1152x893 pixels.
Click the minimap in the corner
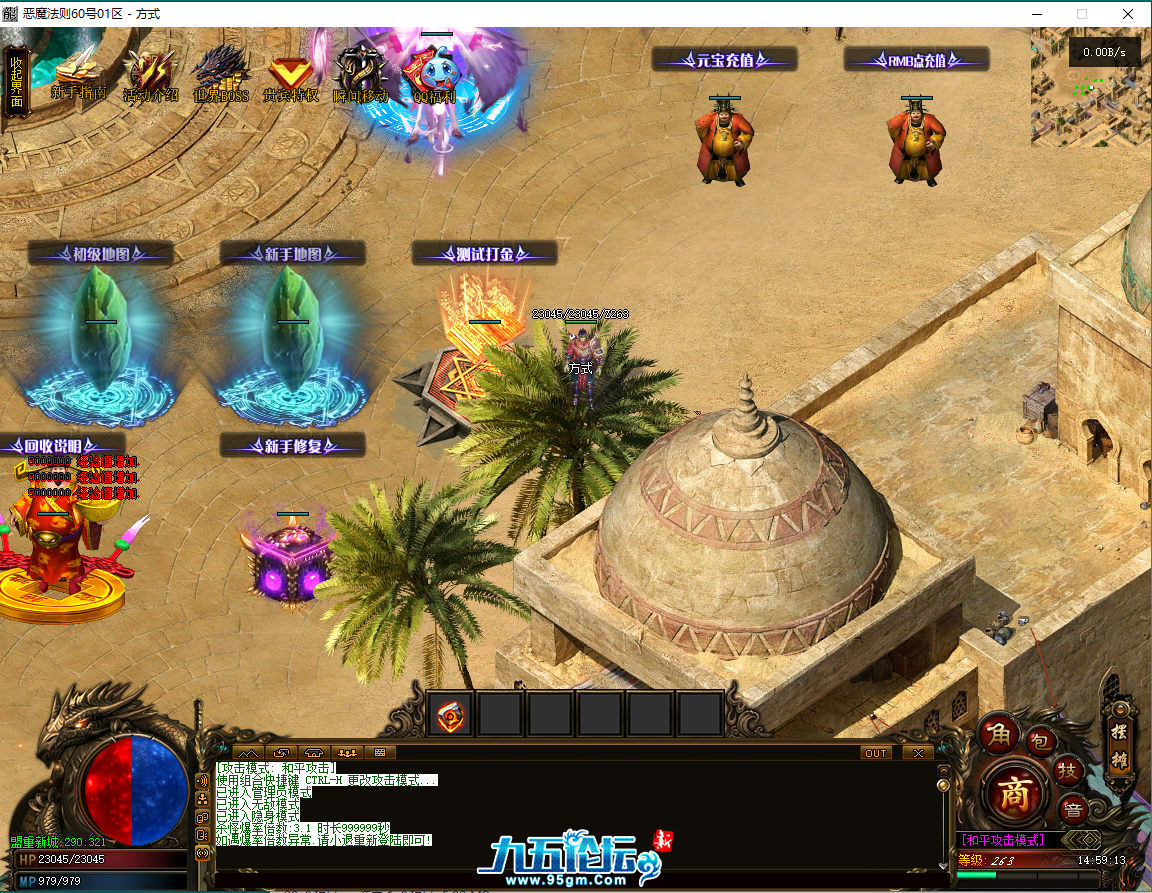(x=1090, y=88)
